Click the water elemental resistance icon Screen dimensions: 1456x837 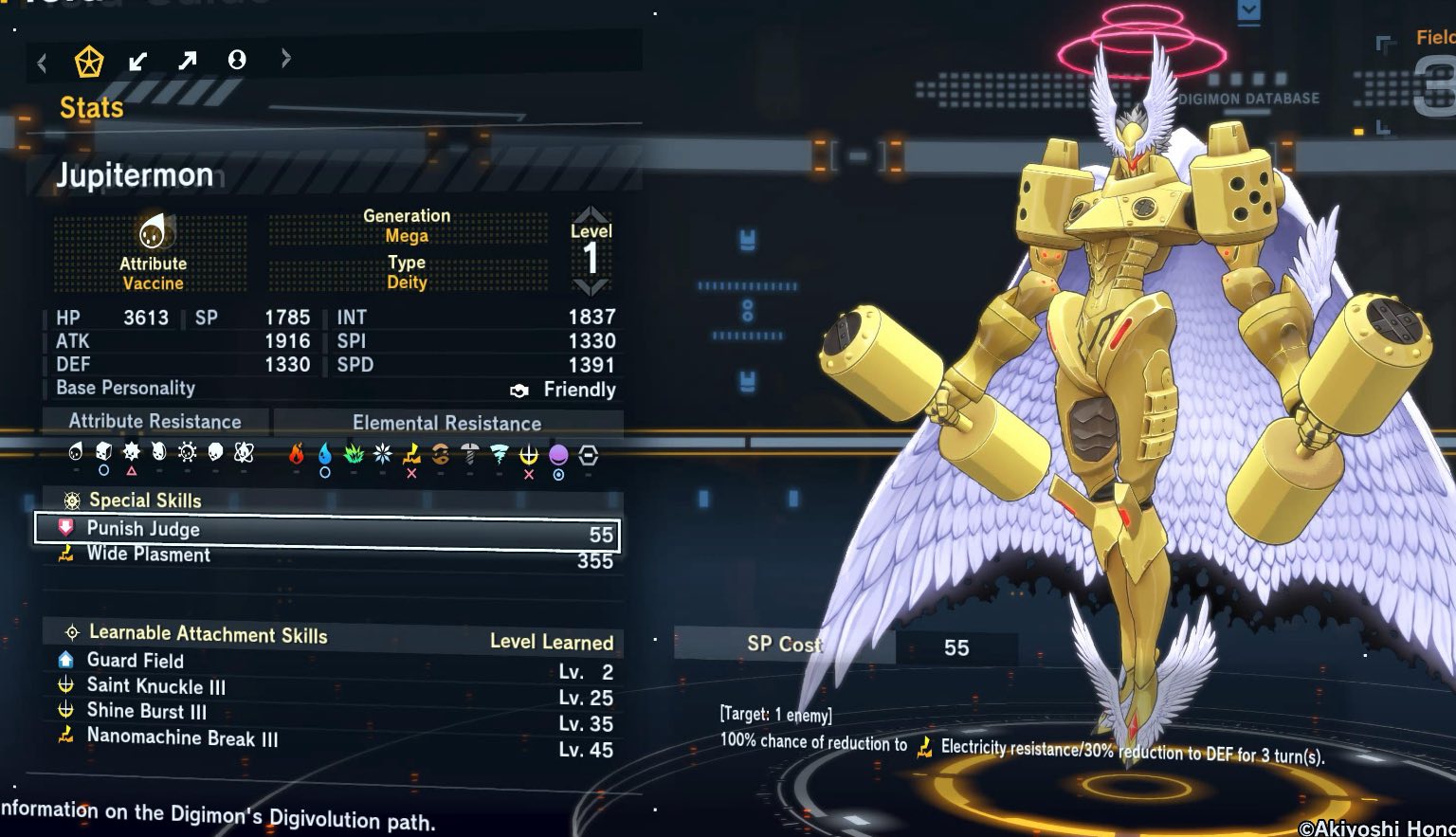click(325, 455)
